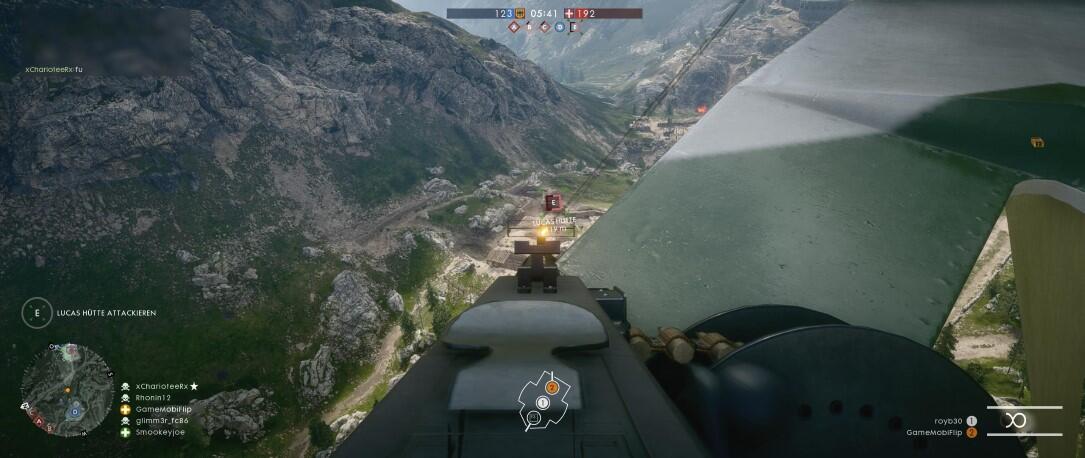Click the medic icon beside GameMobiFlip in squad list

click(126, 410)
